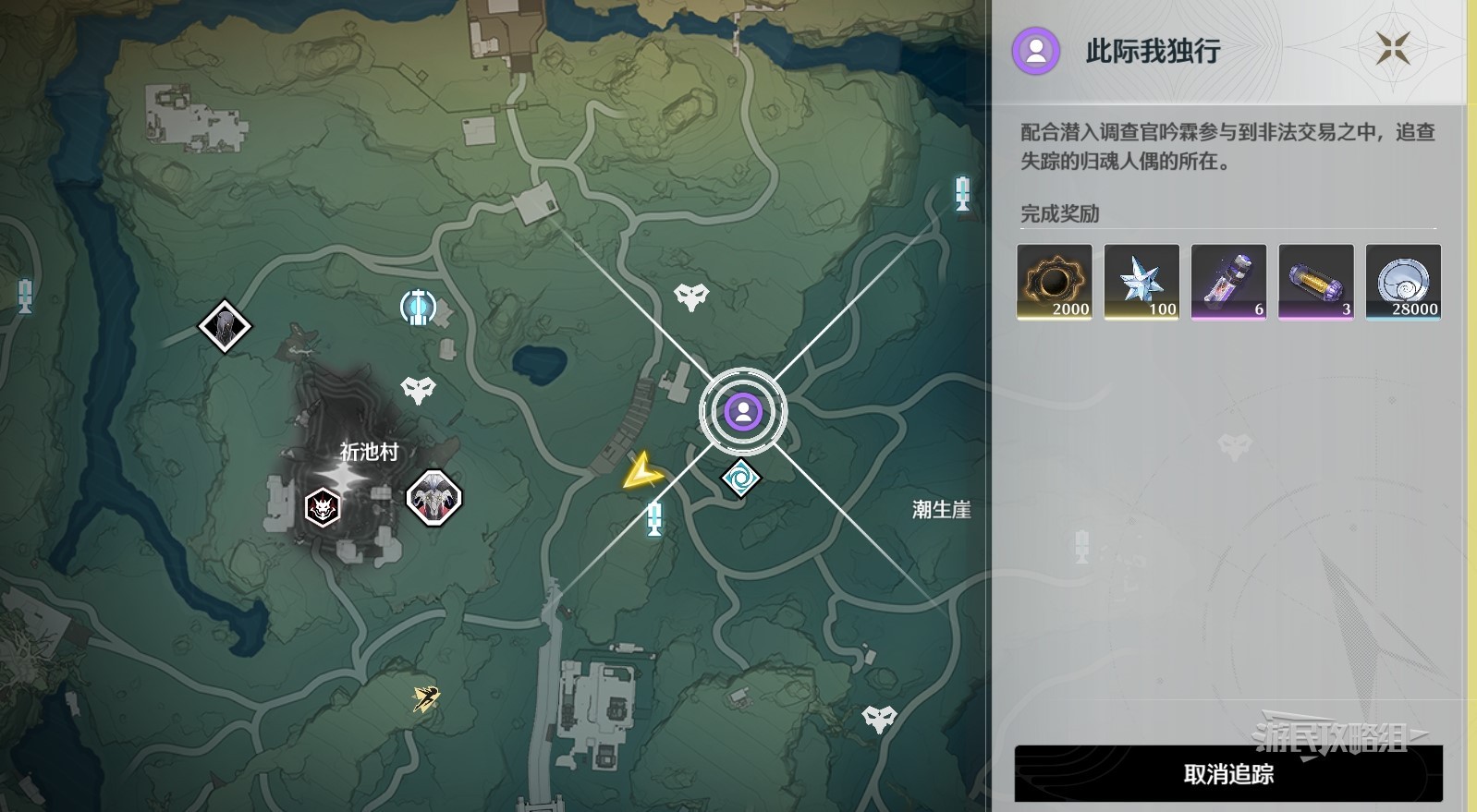Select the circled teleport beacon marker
The width and height of the screenshot is (1477, 812).
coord(418,307)
